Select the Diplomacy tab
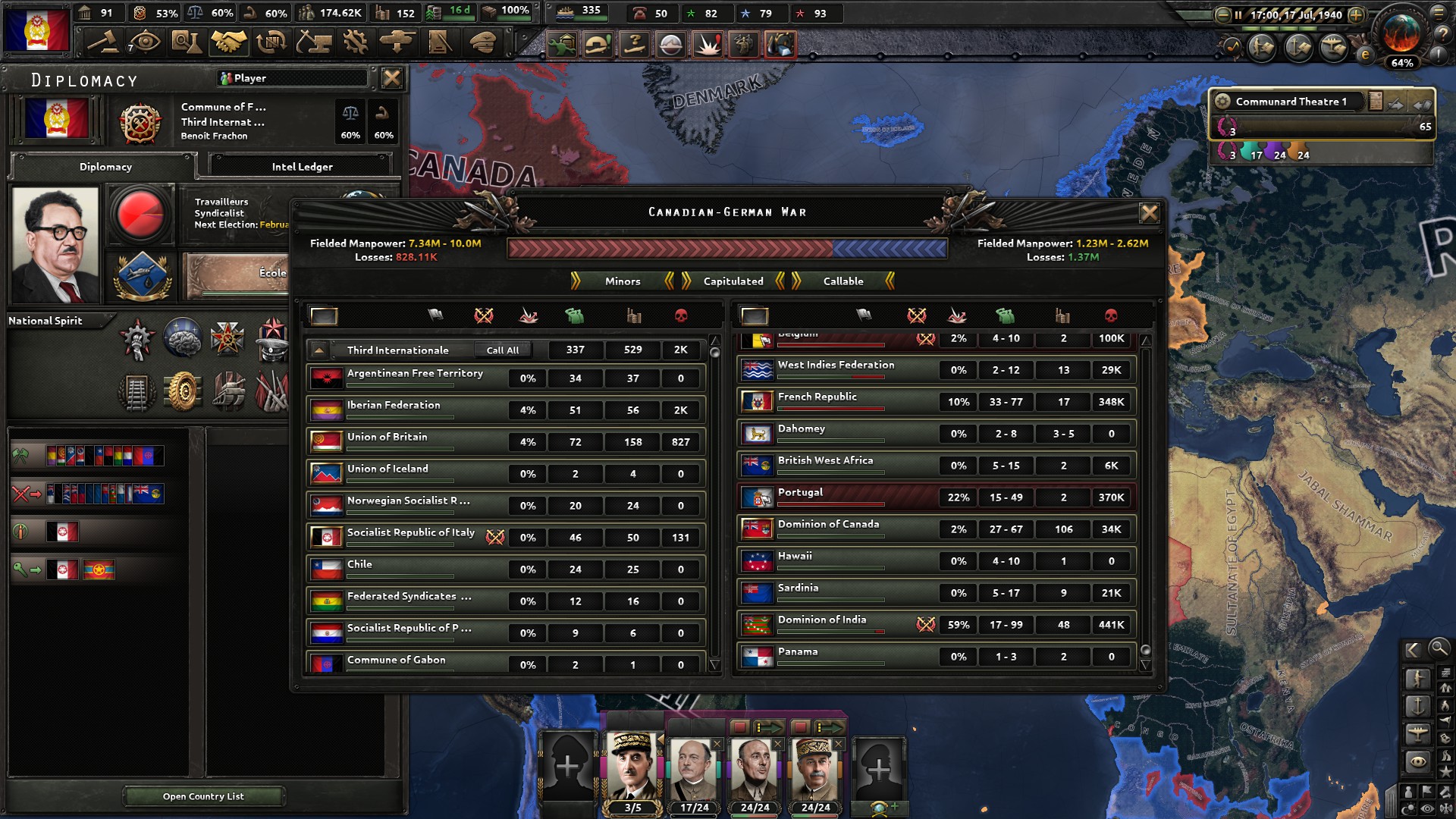1456x819 pixels. click(x=104, y=166)
